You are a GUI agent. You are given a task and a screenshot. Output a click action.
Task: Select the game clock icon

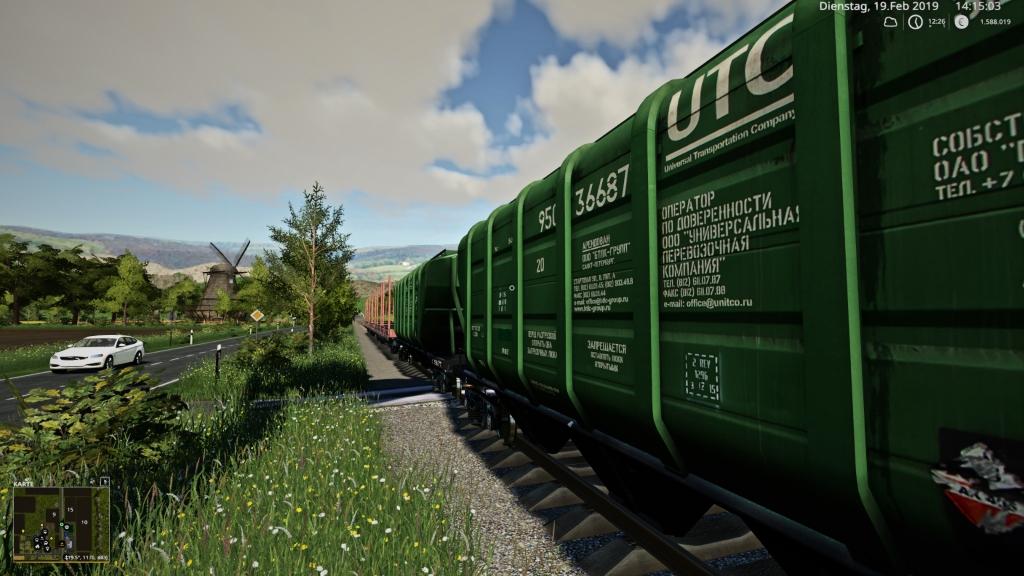(915, 21)
